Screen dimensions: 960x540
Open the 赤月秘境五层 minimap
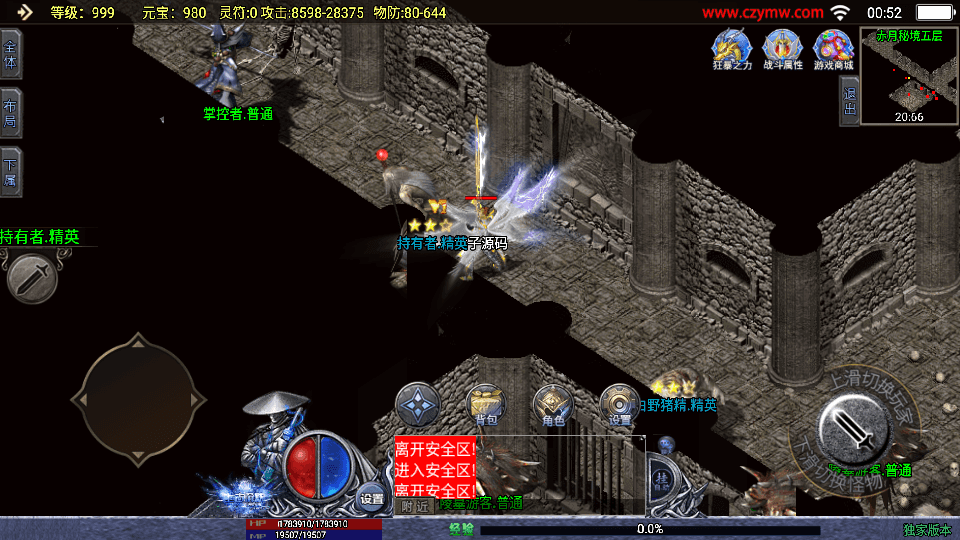pyautogui.click(x=908, y=78)
